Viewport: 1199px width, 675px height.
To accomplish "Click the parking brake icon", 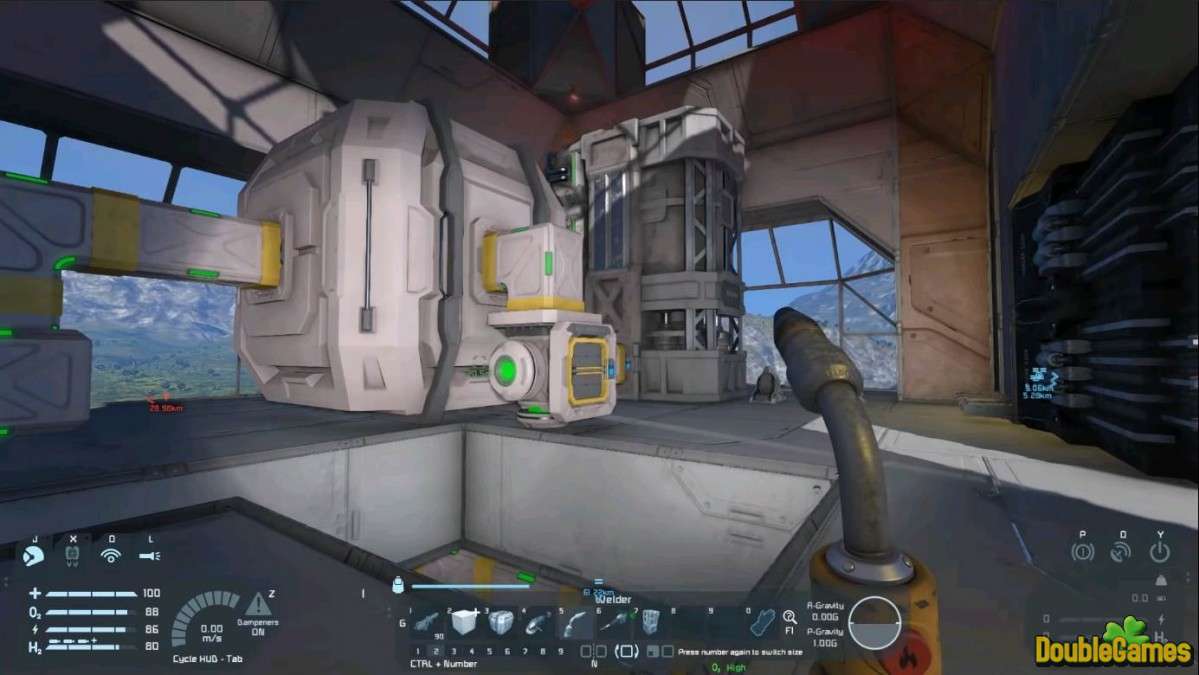I will click(x=1081, y=552).
